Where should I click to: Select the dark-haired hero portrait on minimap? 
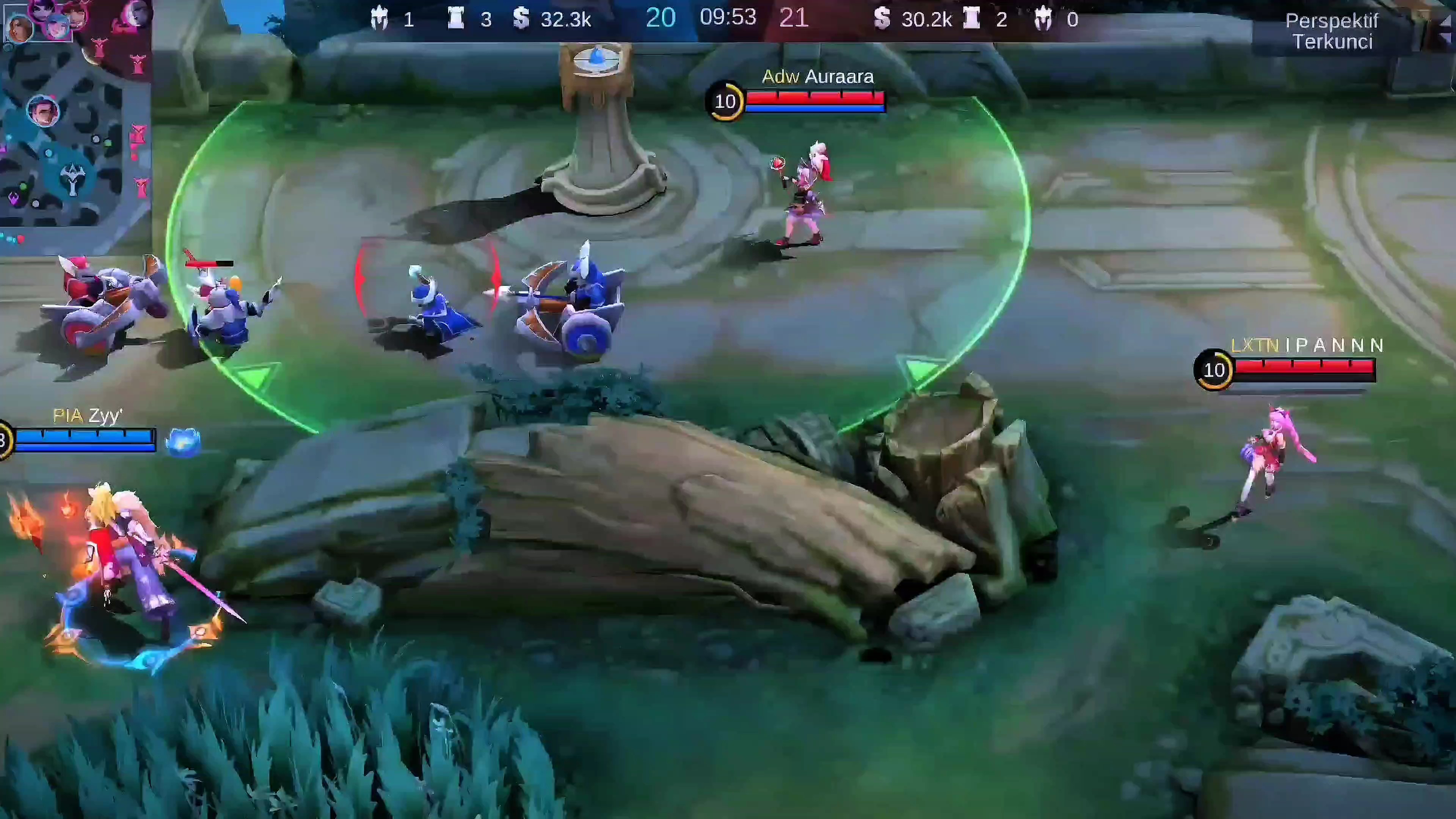pos(43,111)
